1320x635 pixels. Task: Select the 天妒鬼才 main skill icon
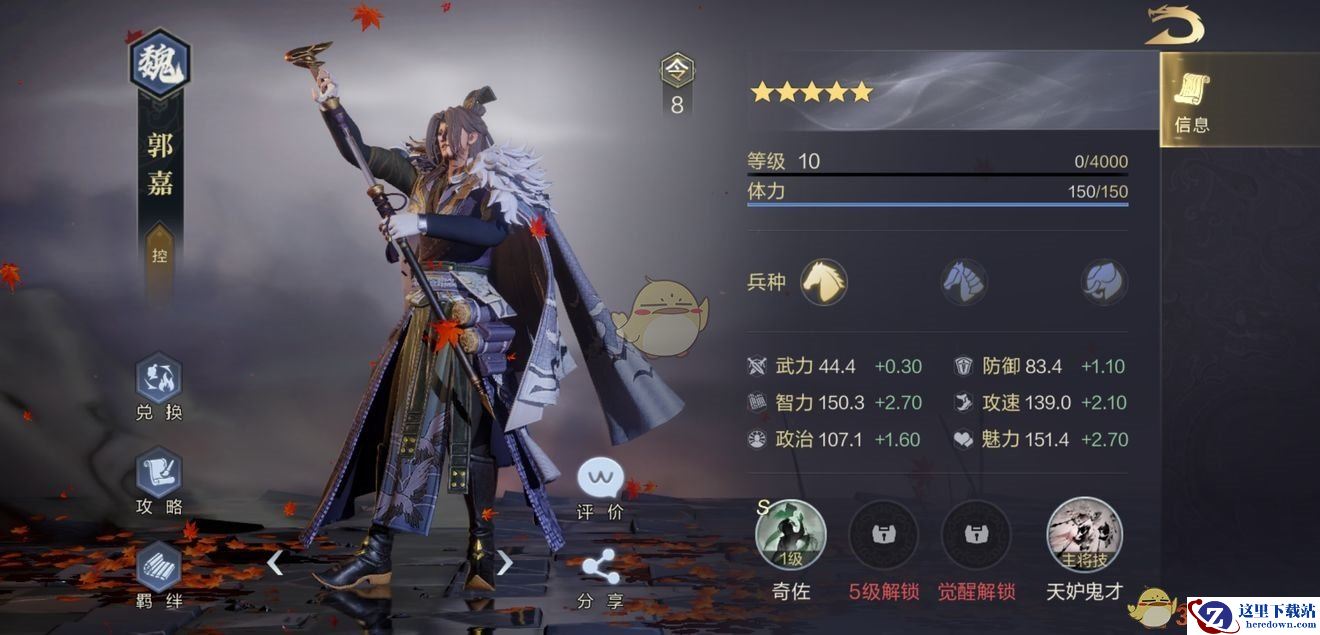[x=1084, y=535]
